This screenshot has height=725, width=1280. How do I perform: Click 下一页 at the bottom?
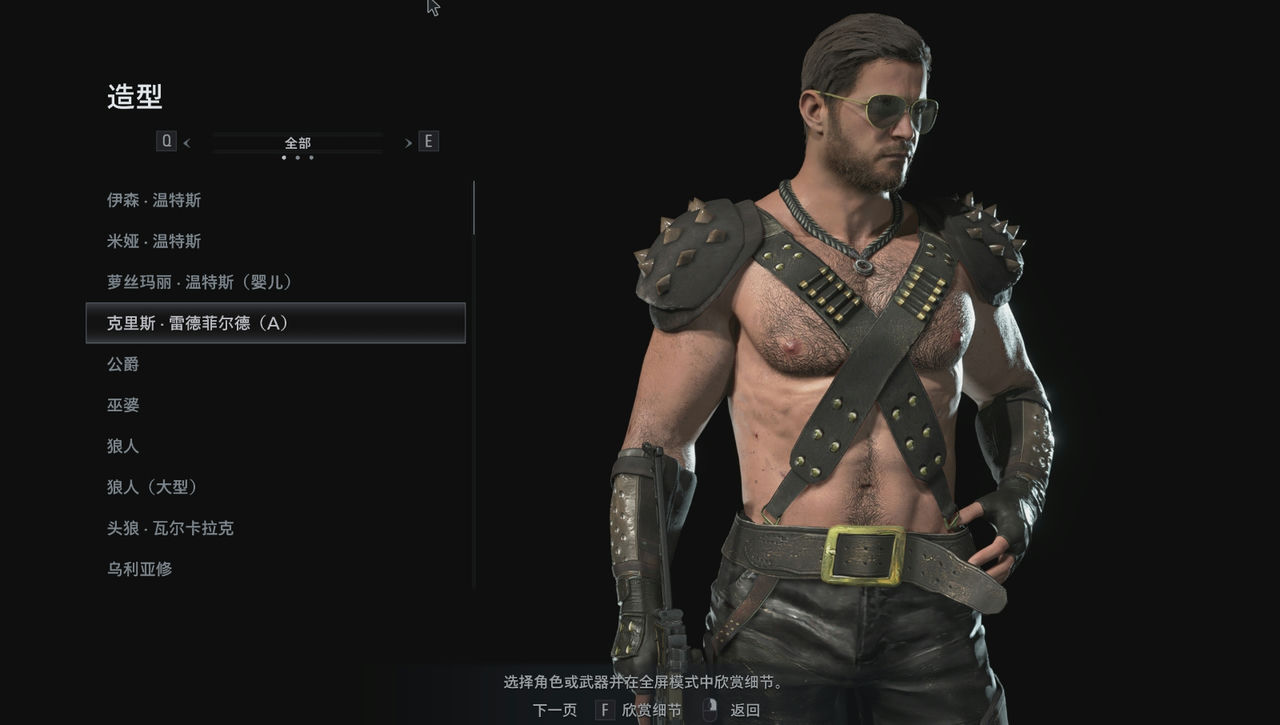coord(553,709)
